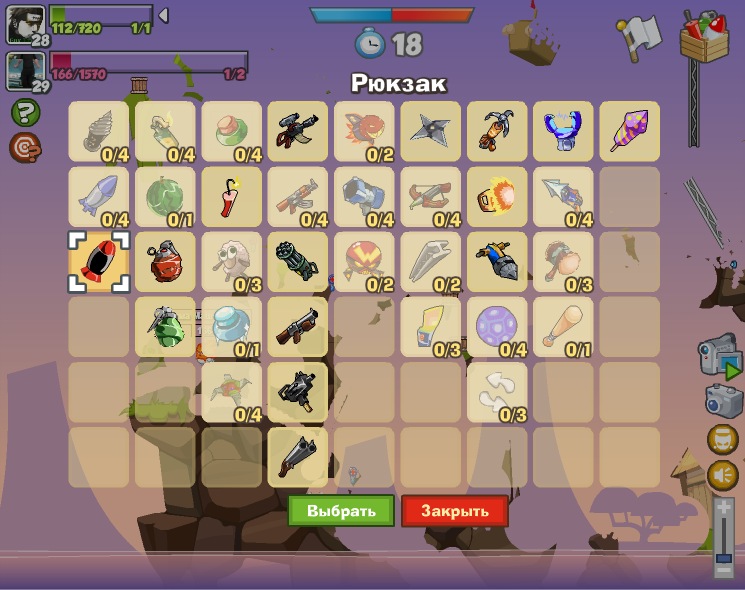The height and width of the screenshot is (590, 745).
Task: Toggle sound with the speaker button
Action: [722, 475]
